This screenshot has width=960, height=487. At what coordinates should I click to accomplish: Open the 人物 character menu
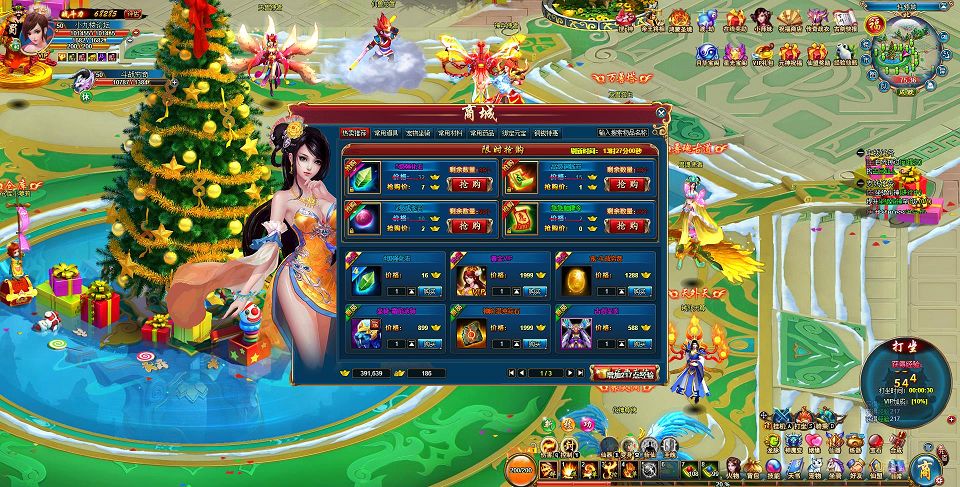click(x=733, y=468)
